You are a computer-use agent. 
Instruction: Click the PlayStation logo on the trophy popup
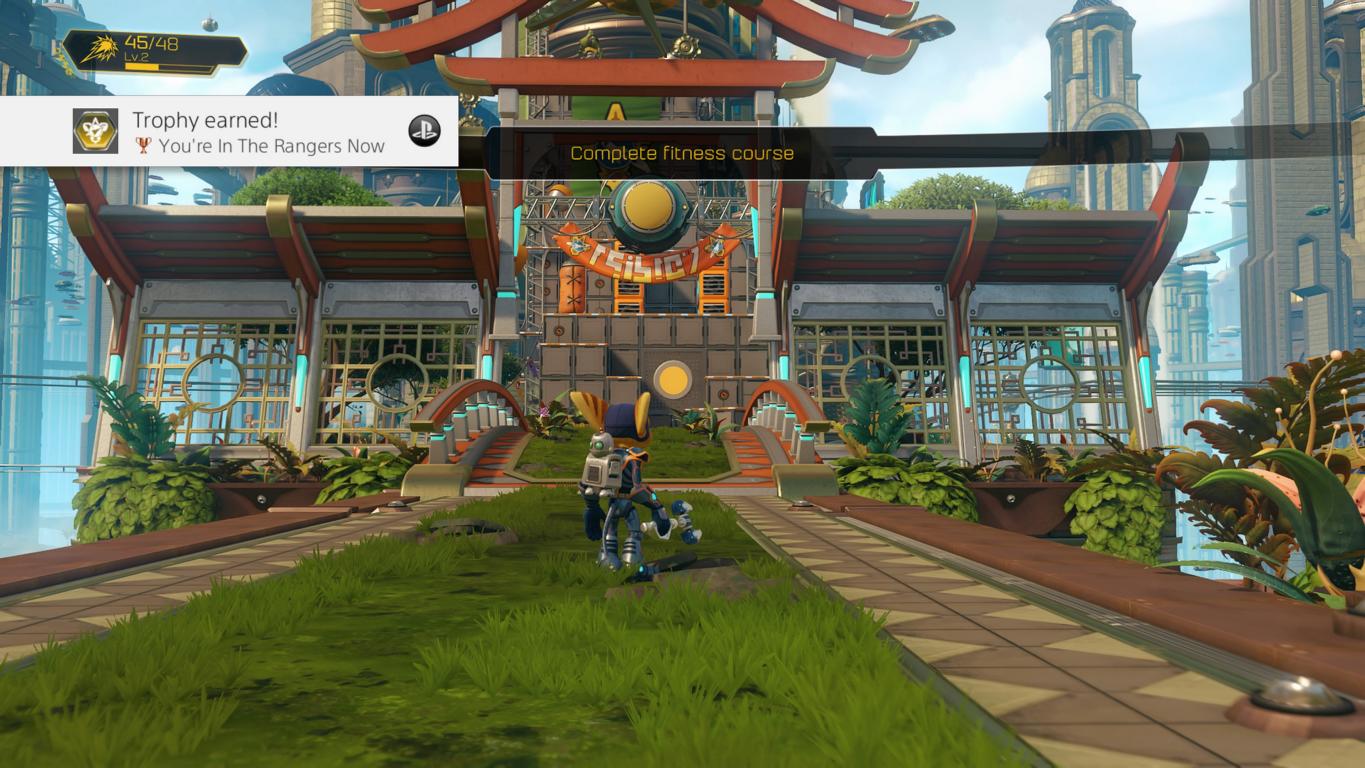(x=424, y=130)
